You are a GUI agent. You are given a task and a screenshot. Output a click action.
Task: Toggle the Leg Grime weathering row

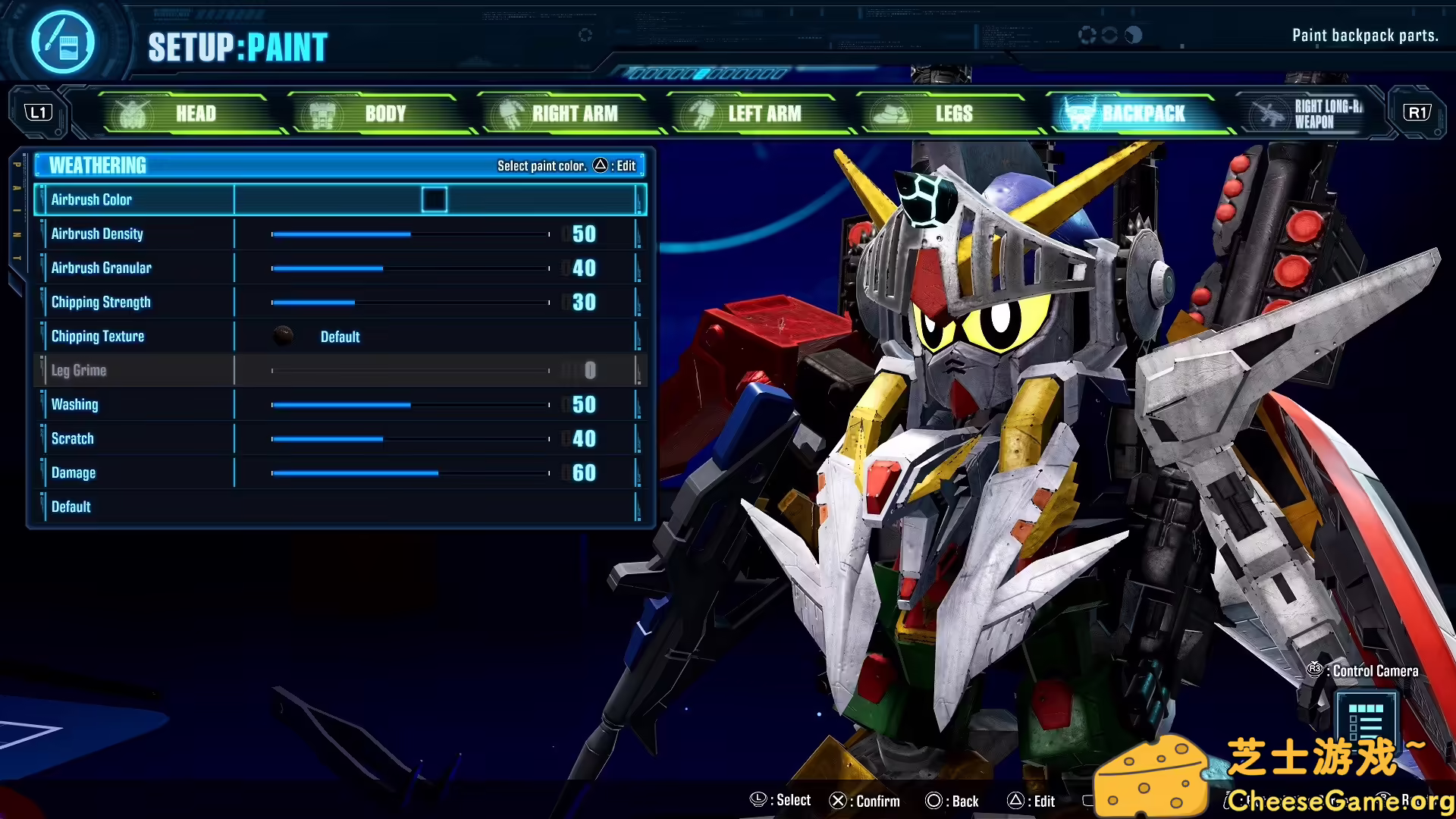pyautogui.click(x=79, y=370)
